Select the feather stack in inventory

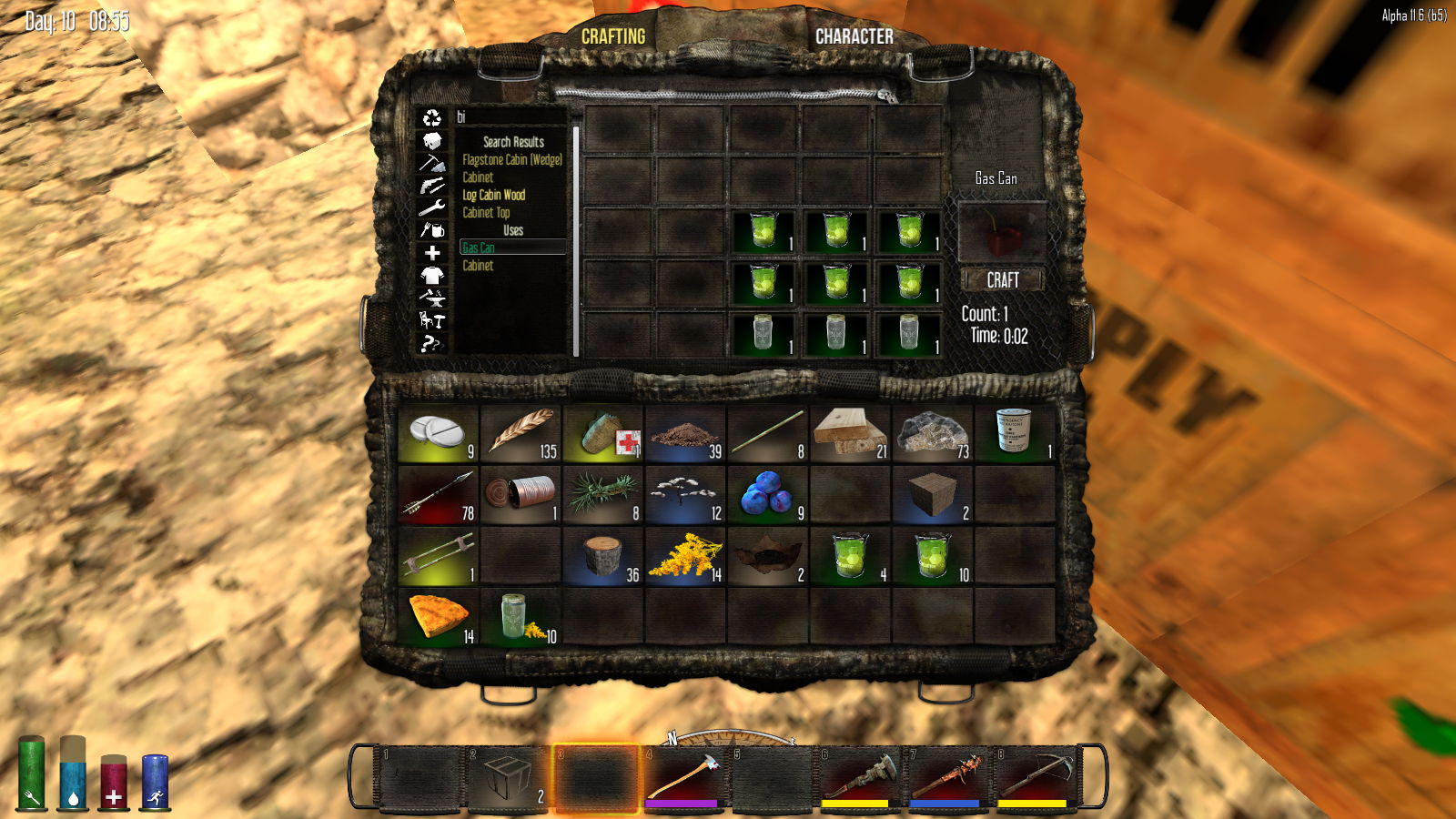pos(521,432)
